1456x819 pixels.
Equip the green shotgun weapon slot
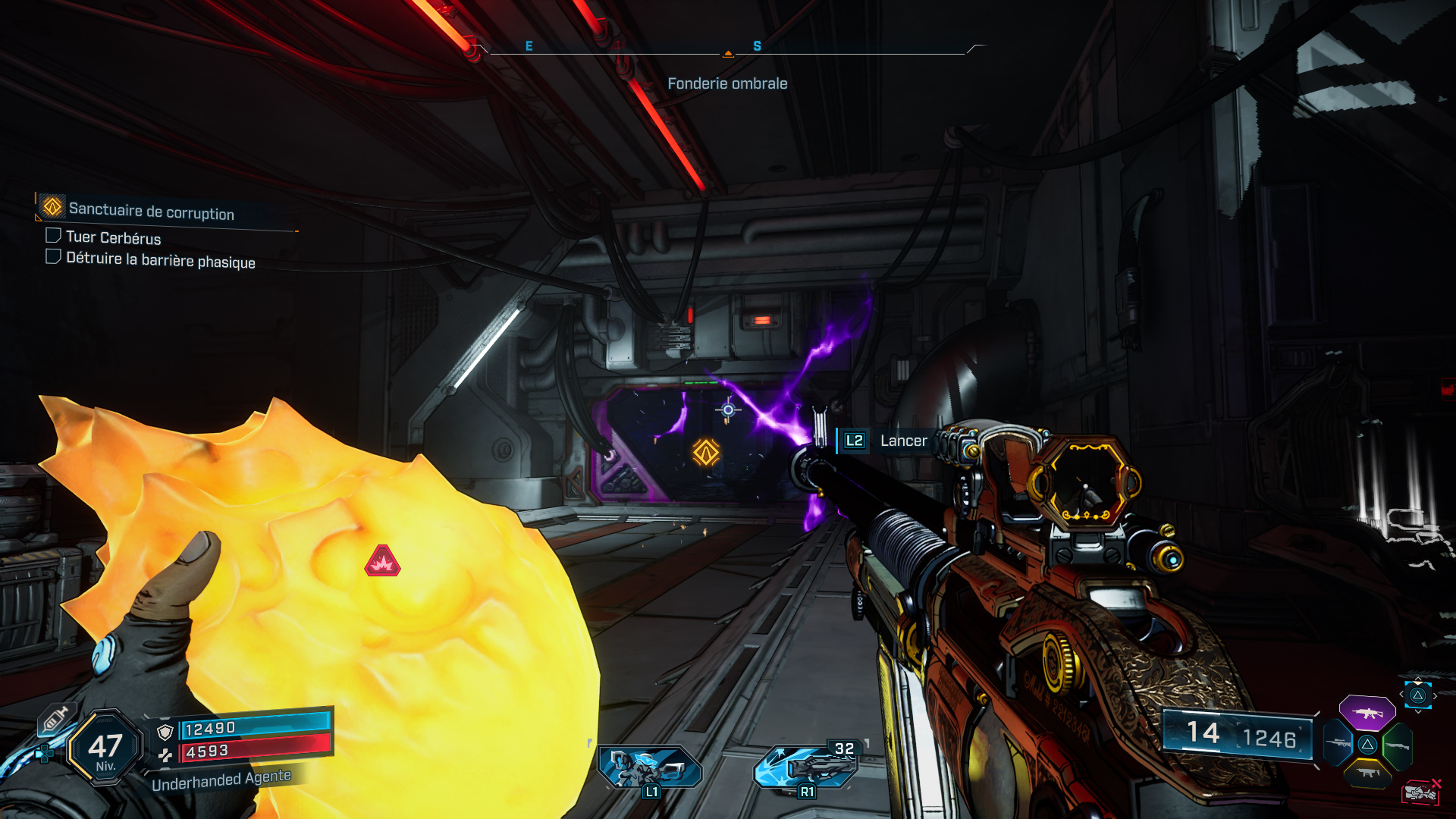pos(1397,745)
